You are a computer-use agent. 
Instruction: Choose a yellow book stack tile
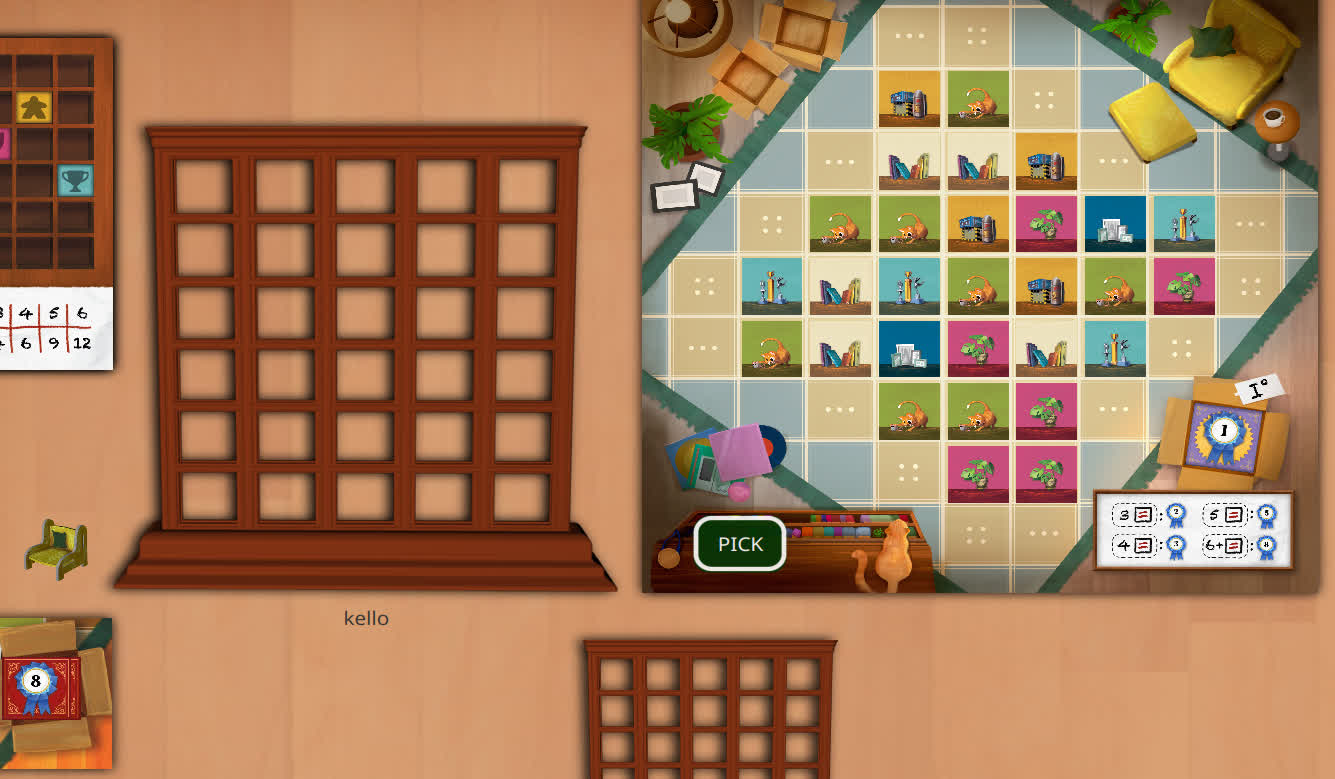pos(1047,160)
